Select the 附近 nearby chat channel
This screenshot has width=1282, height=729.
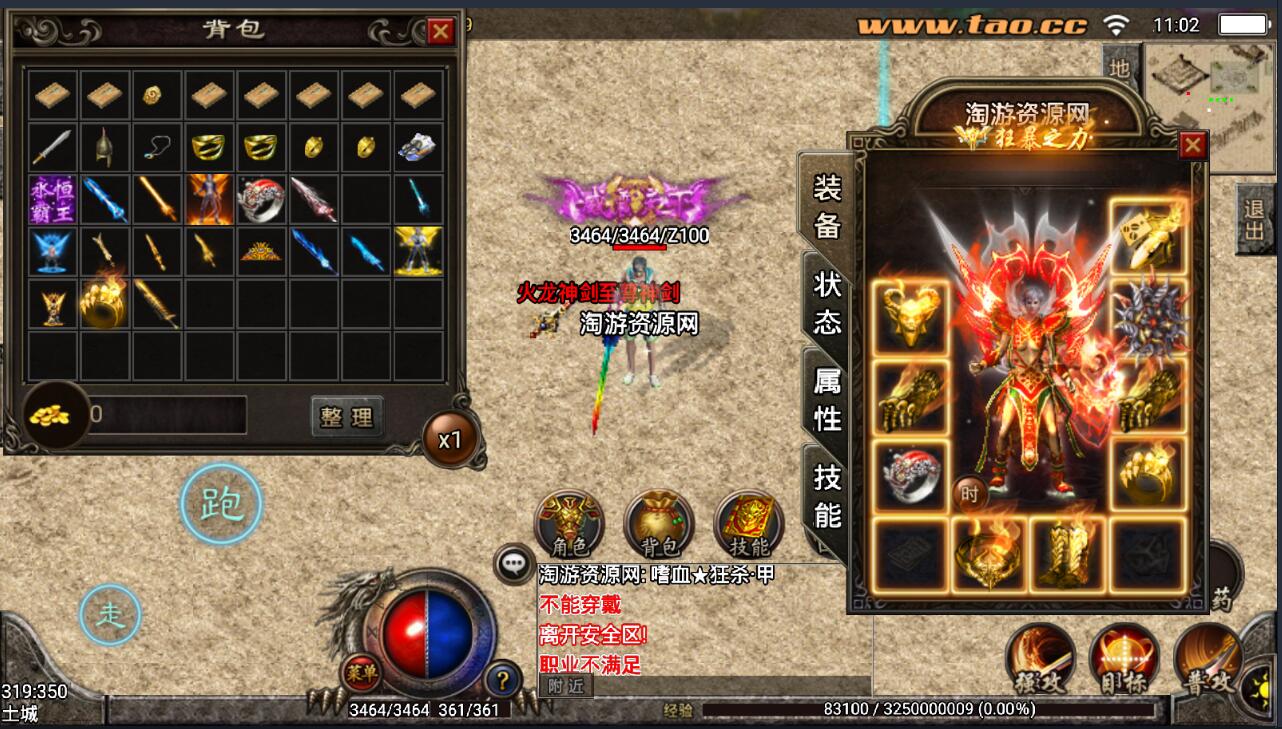point(566,686)
